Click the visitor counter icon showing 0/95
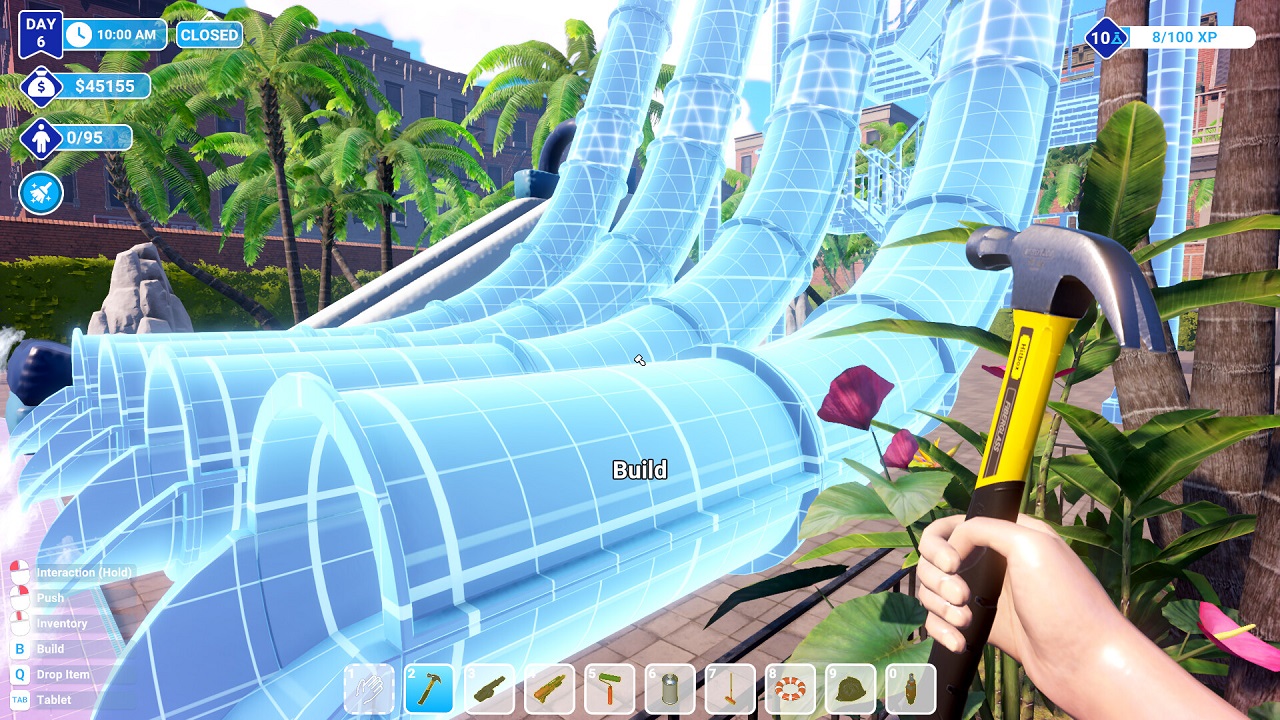Viewport: 1280px width, 720px height. click(40, 140)
